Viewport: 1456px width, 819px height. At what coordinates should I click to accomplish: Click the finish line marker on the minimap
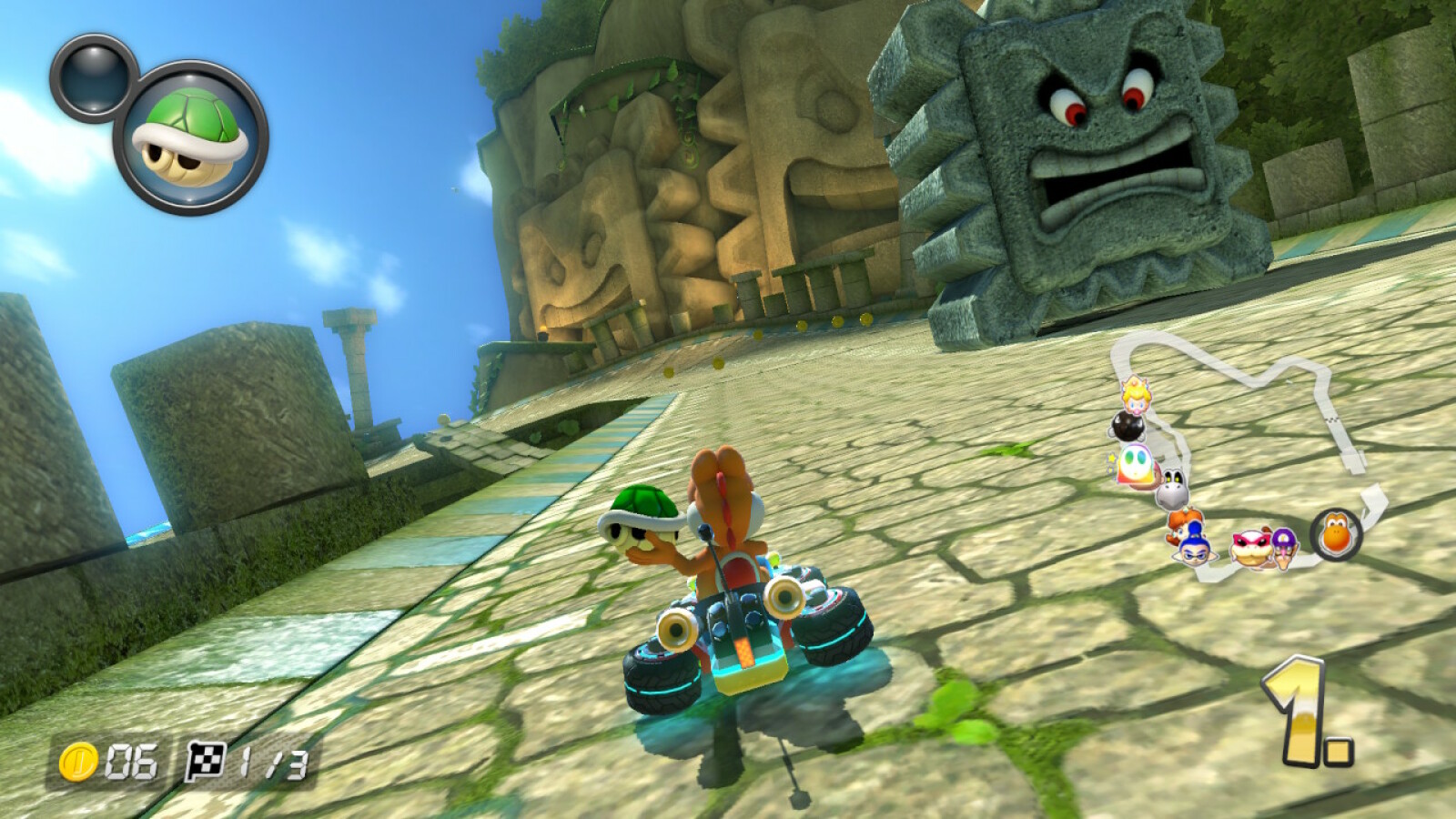pyautogui.click(x=1331, y=420)
